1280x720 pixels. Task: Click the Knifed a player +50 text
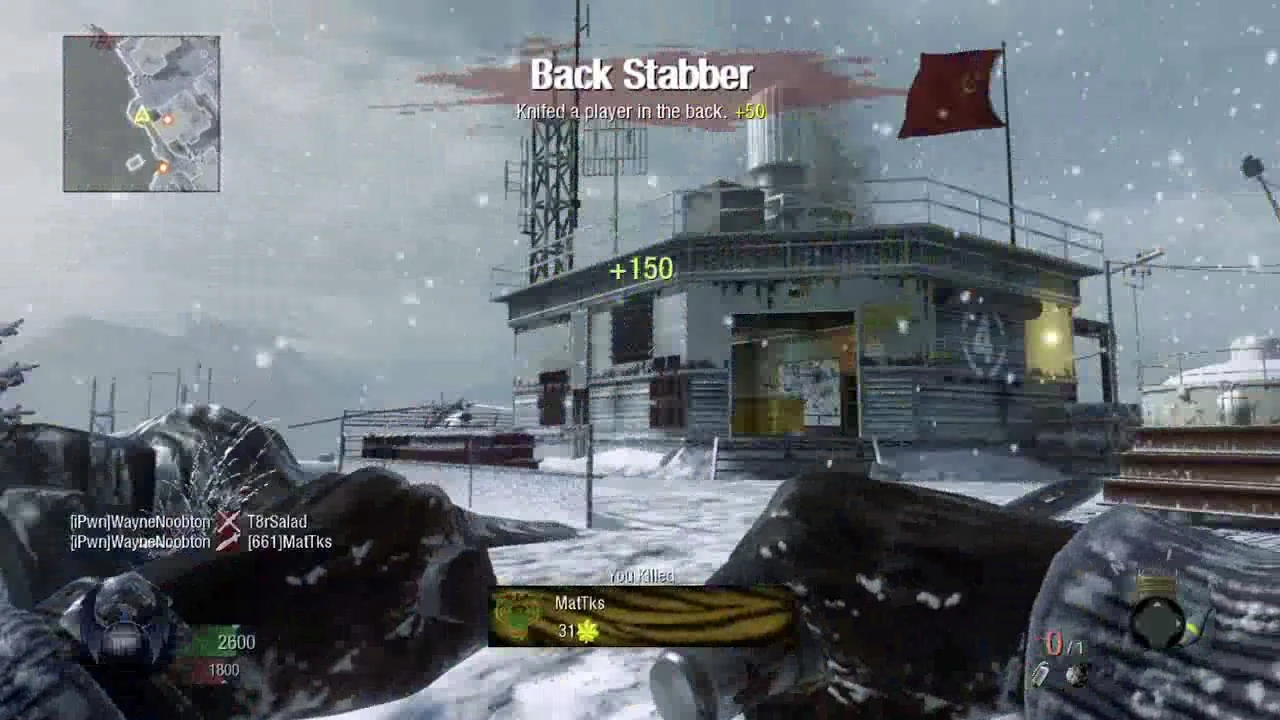[640, 112]
